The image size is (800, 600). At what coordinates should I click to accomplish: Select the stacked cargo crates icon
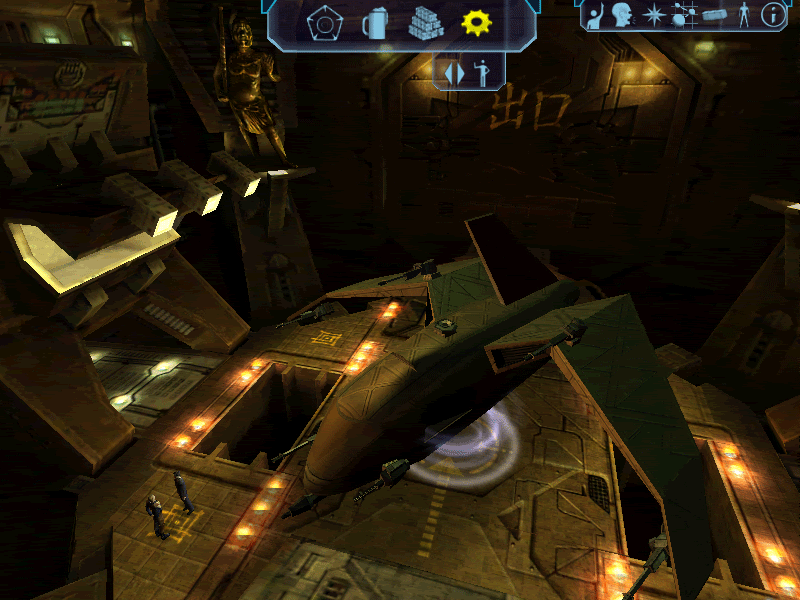(426, 23)
